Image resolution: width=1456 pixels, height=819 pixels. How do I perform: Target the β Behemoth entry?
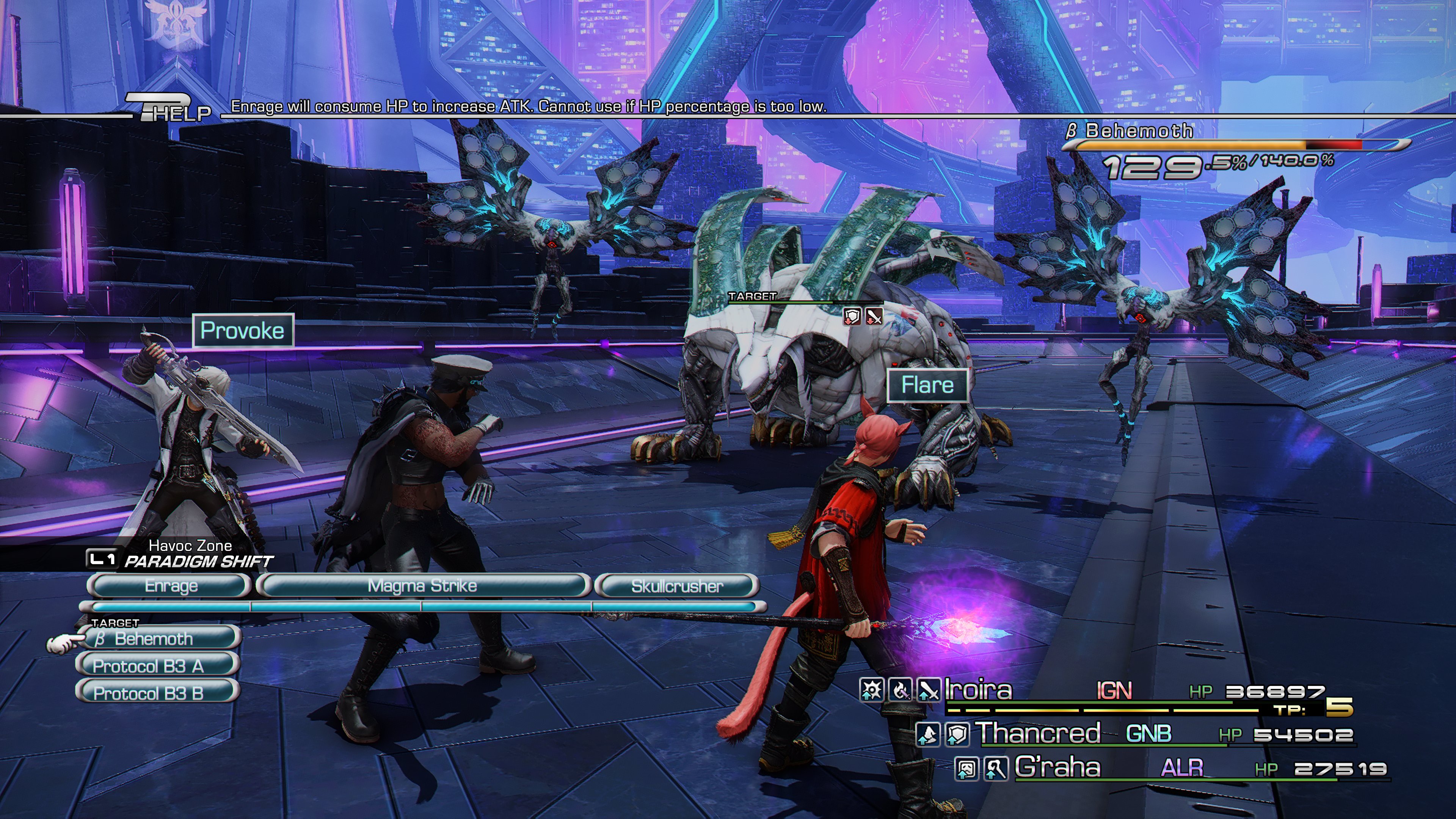(x=158, y=639)
